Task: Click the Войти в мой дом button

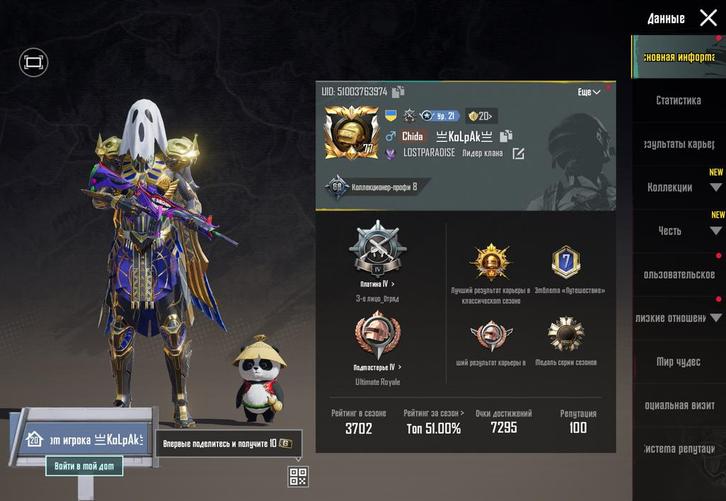Action: pos(84,467)
